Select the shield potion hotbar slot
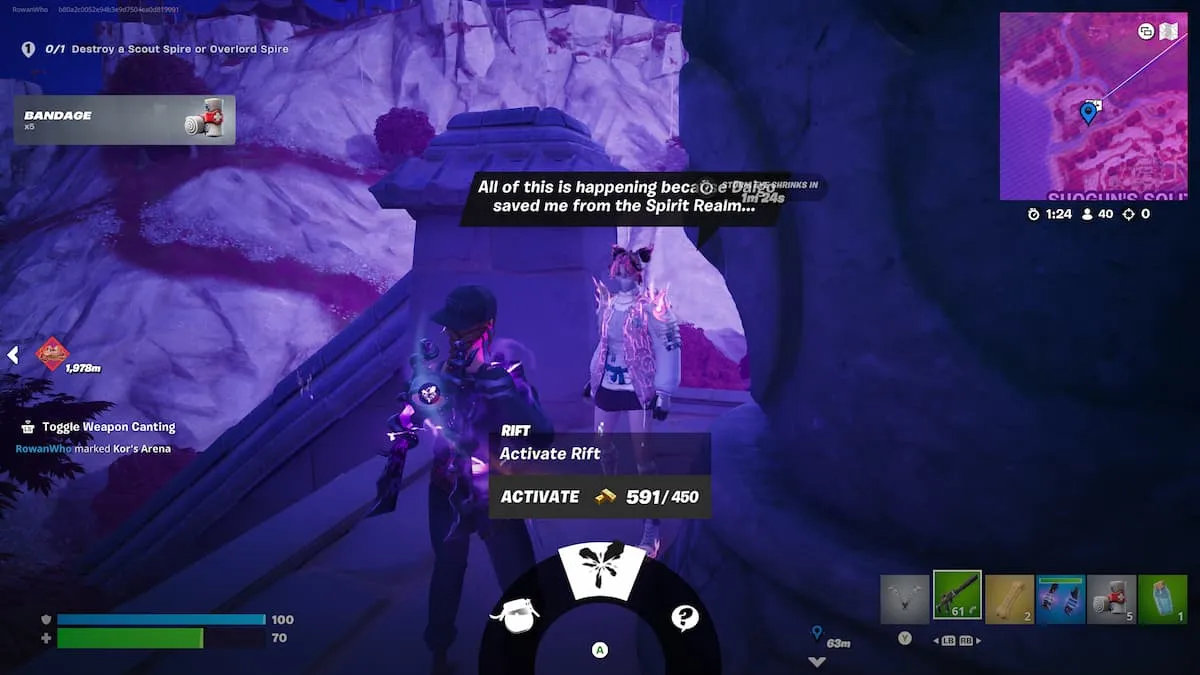 pyautogui.click(x=1162, y=599)
